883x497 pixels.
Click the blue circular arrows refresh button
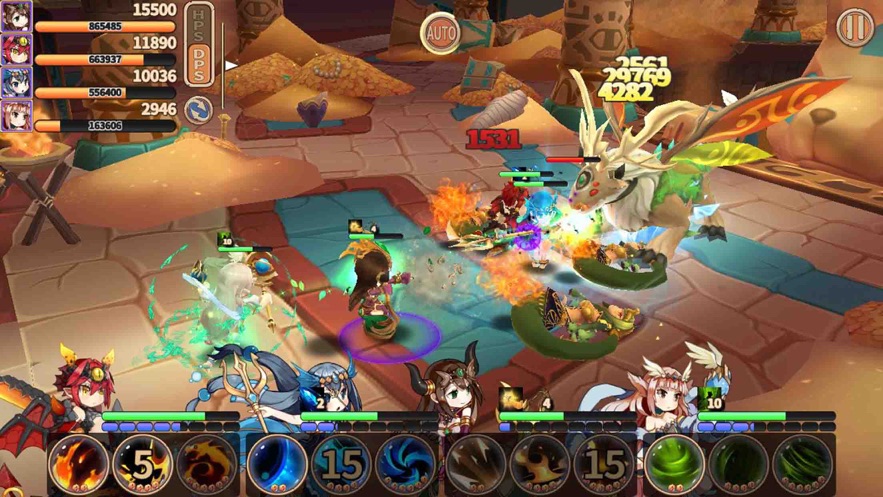[x=199, y=109]
